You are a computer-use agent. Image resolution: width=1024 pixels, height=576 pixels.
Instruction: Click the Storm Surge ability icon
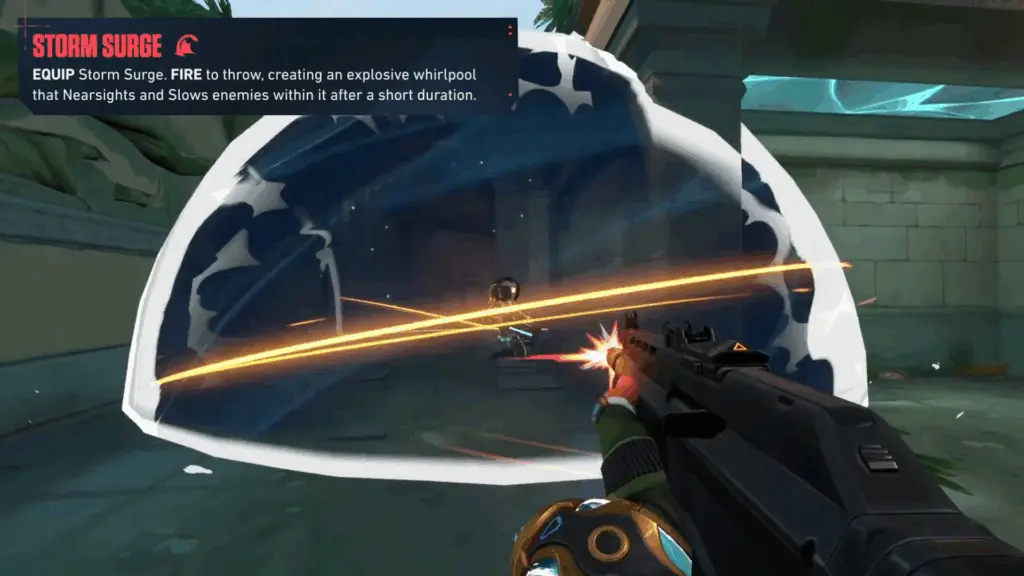186,45
